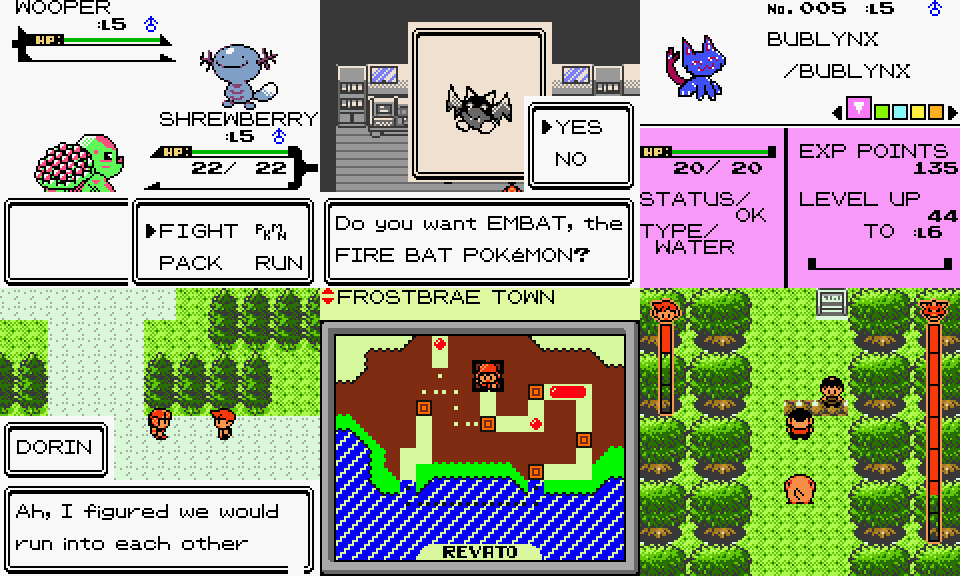The height and width of the screenshot is (576, 960).
Task: Open the PKMN party option
Action: (x=271, y=231)
